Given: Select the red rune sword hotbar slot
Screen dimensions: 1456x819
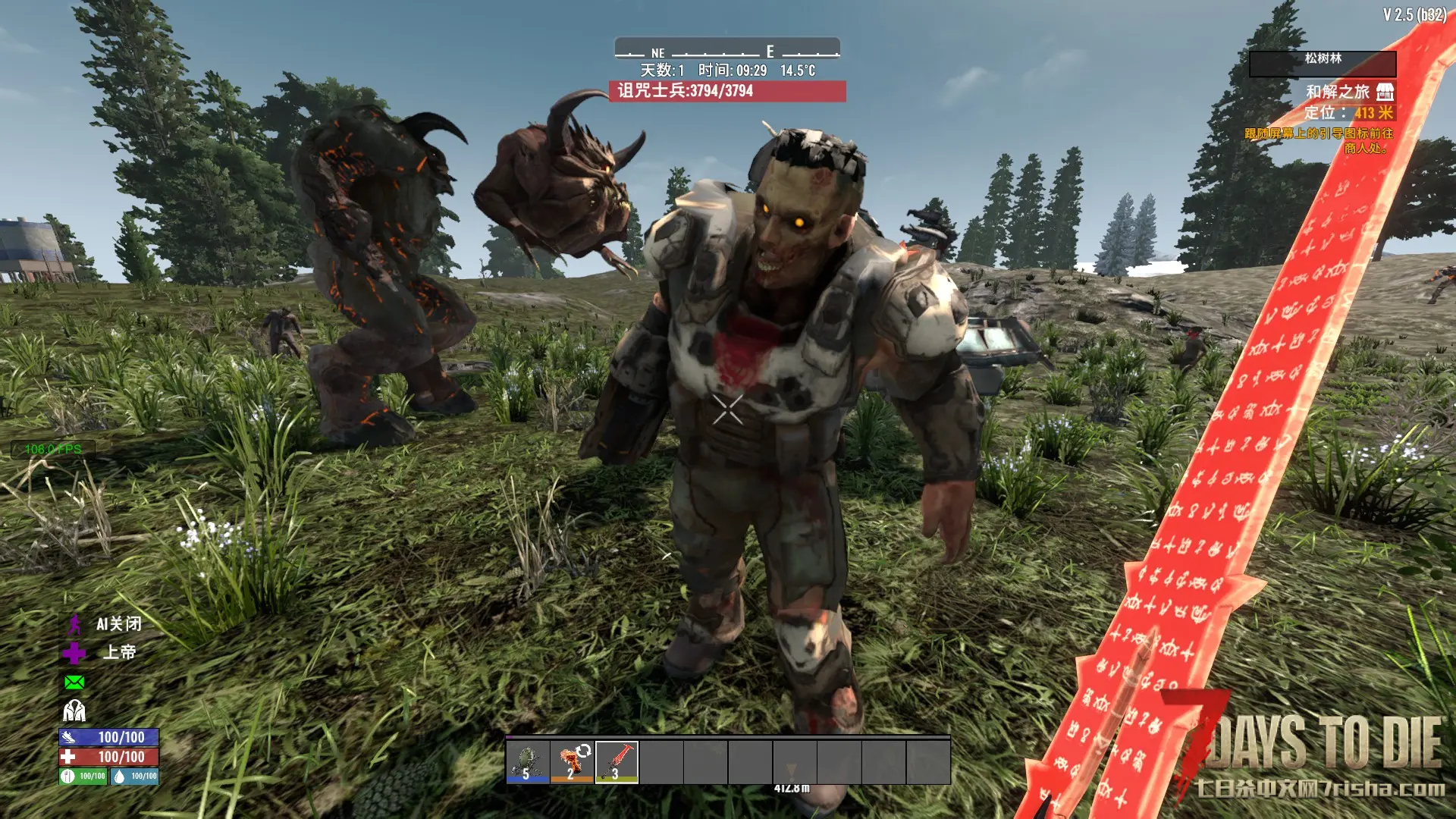Looking at the screenshot, I should (x=617, y=761).
